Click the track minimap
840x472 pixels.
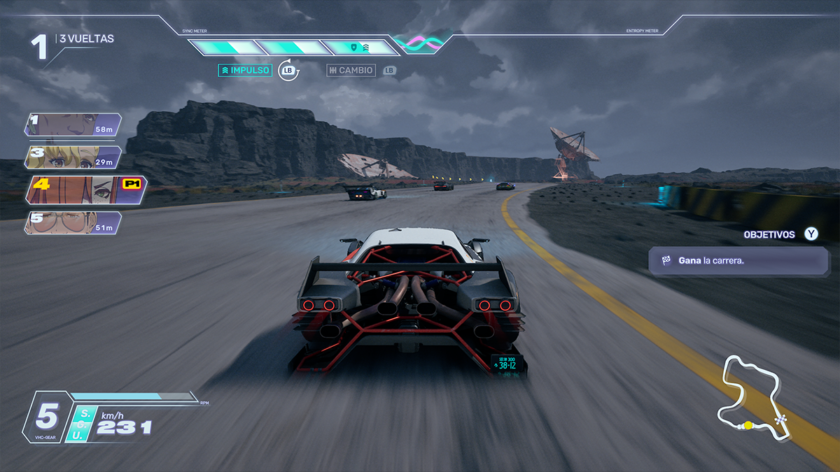(x=752, y=396)
